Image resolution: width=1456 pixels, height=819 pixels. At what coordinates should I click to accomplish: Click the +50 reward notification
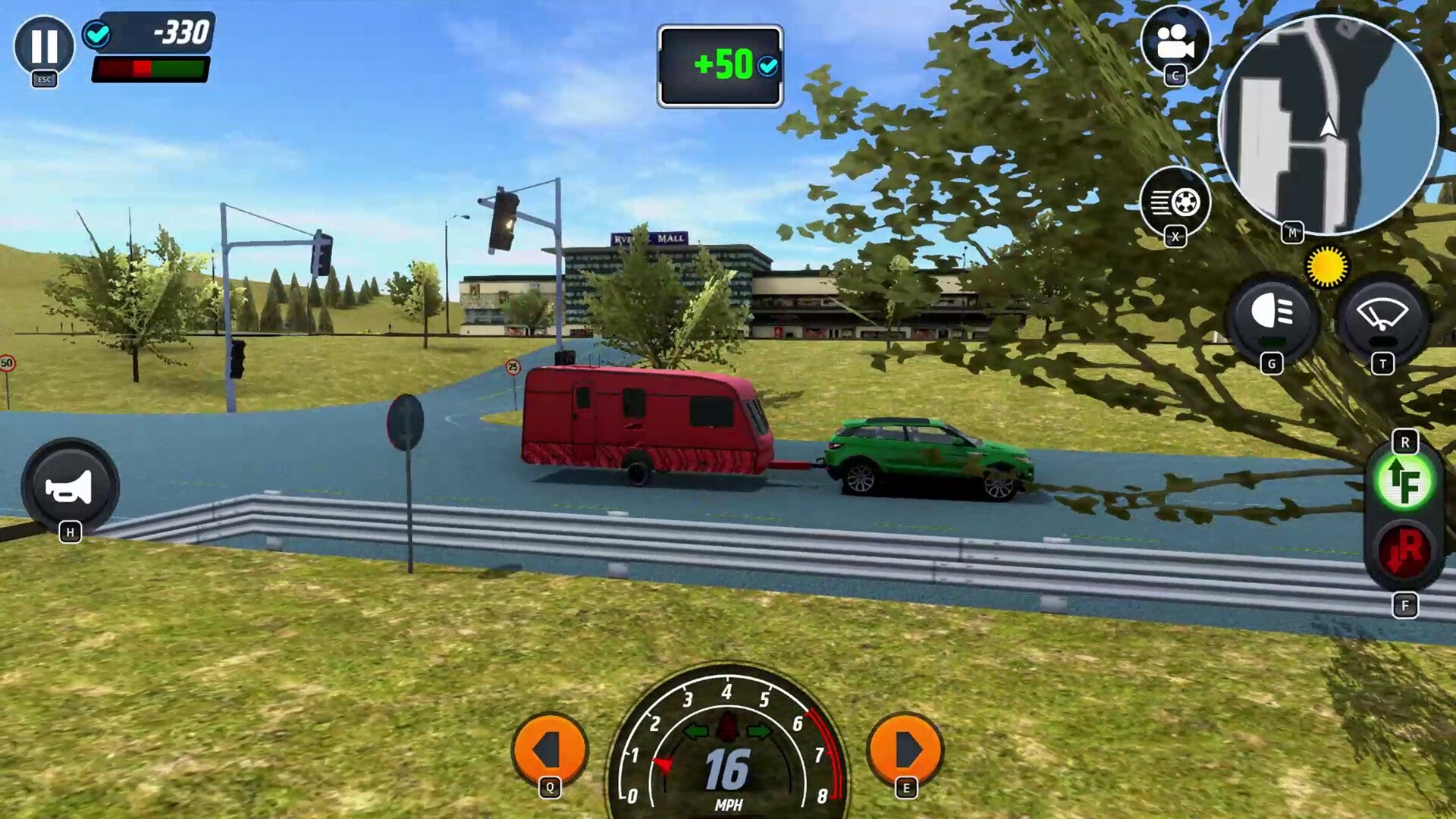718,66
